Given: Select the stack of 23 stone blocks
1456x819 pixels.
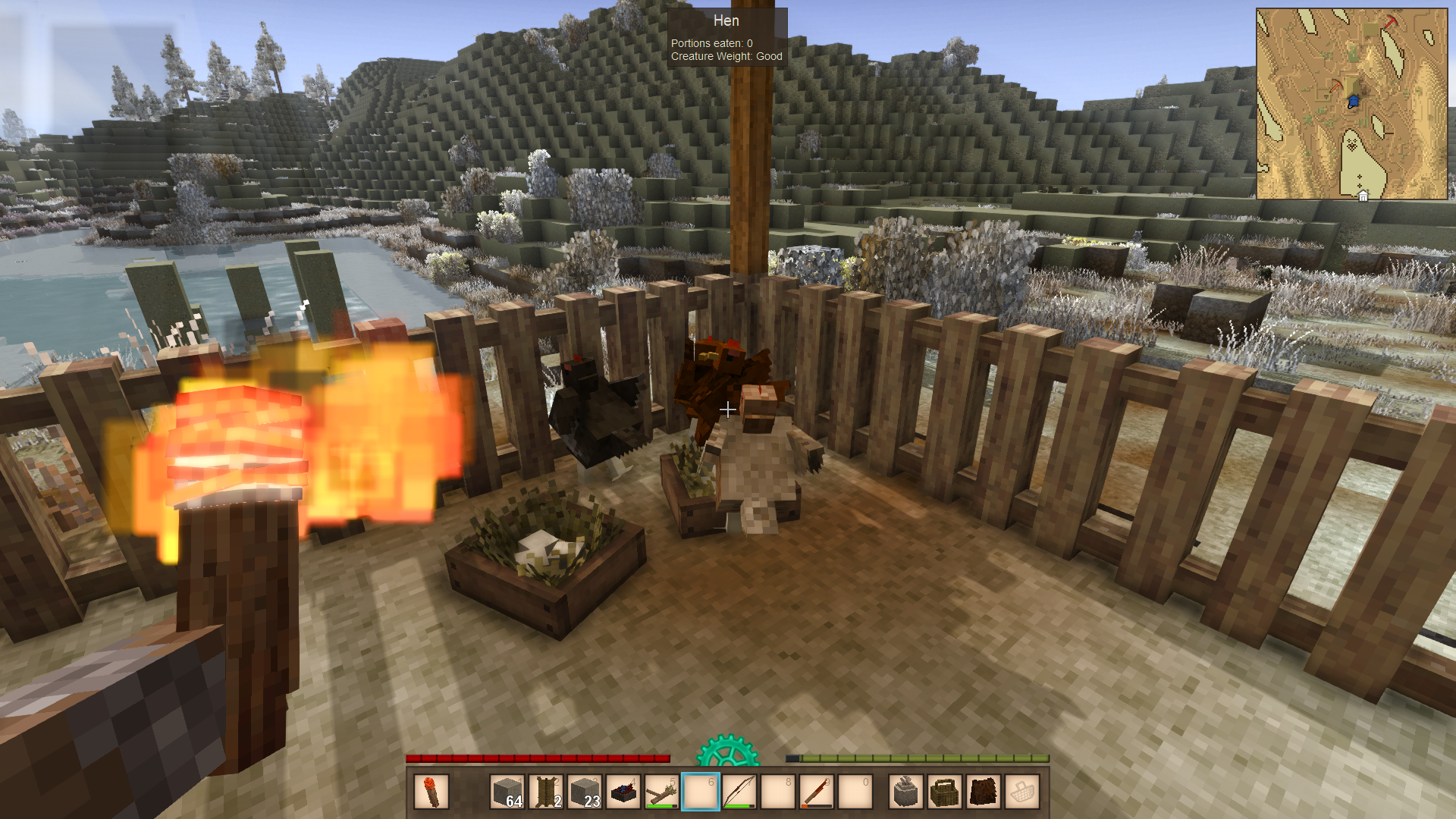Looking at the screenshot, I should click(585, 792).
